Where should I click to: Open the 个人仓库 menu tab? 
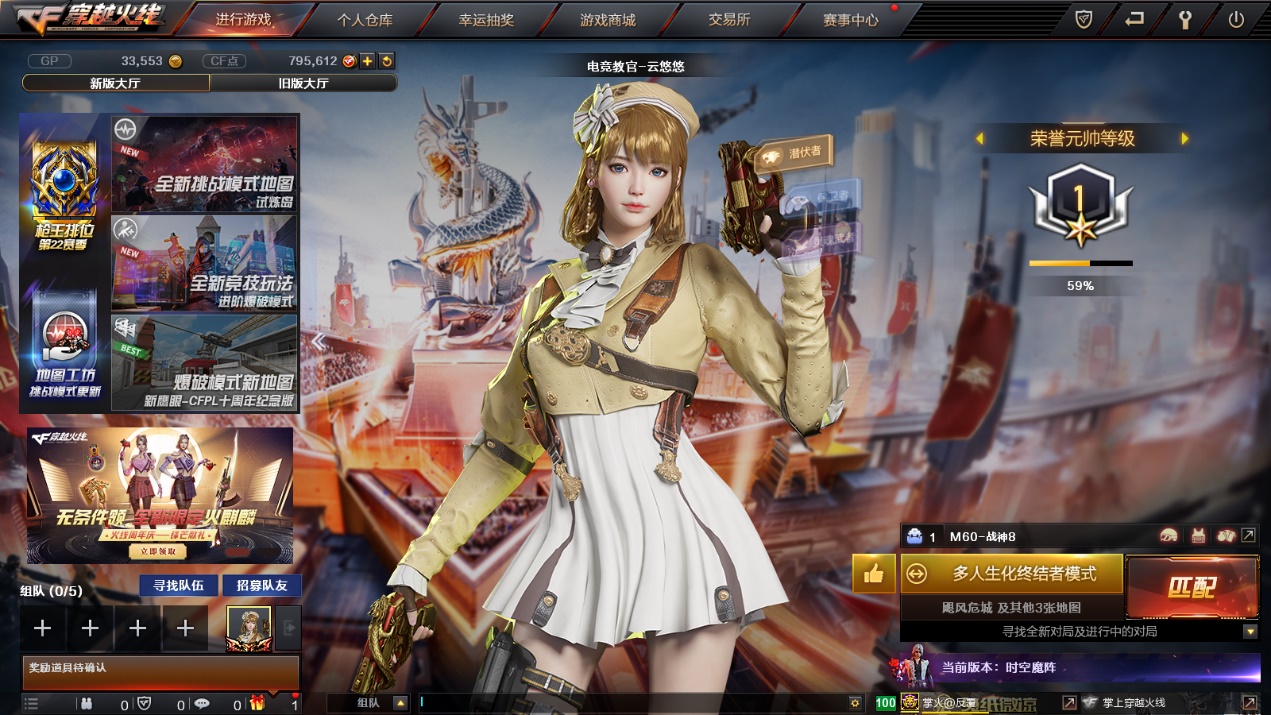coord(364,19)
